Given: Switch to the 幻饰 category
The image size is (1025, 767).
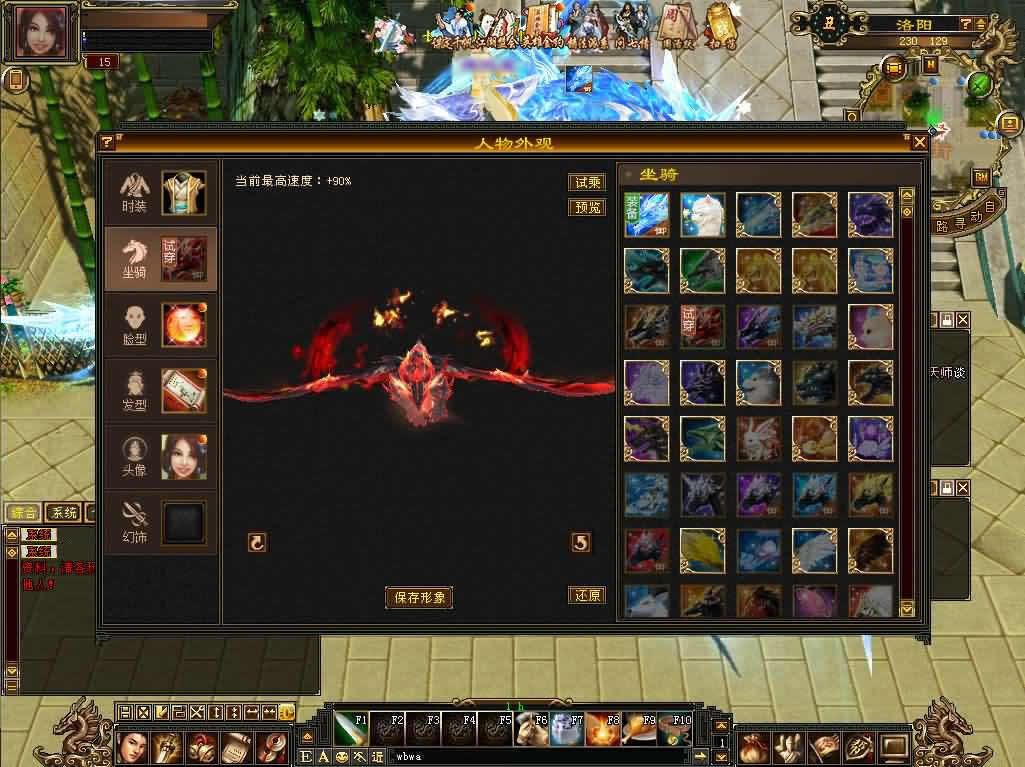Looking at the screenshot, I should [x=160, y=523].
